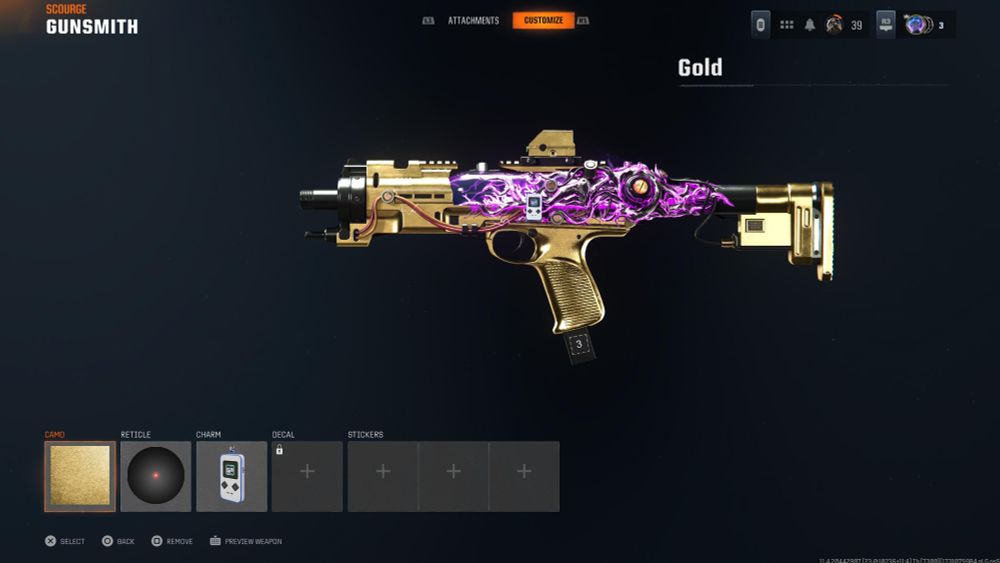Switch to the Attachments tab

click(473, 20)
